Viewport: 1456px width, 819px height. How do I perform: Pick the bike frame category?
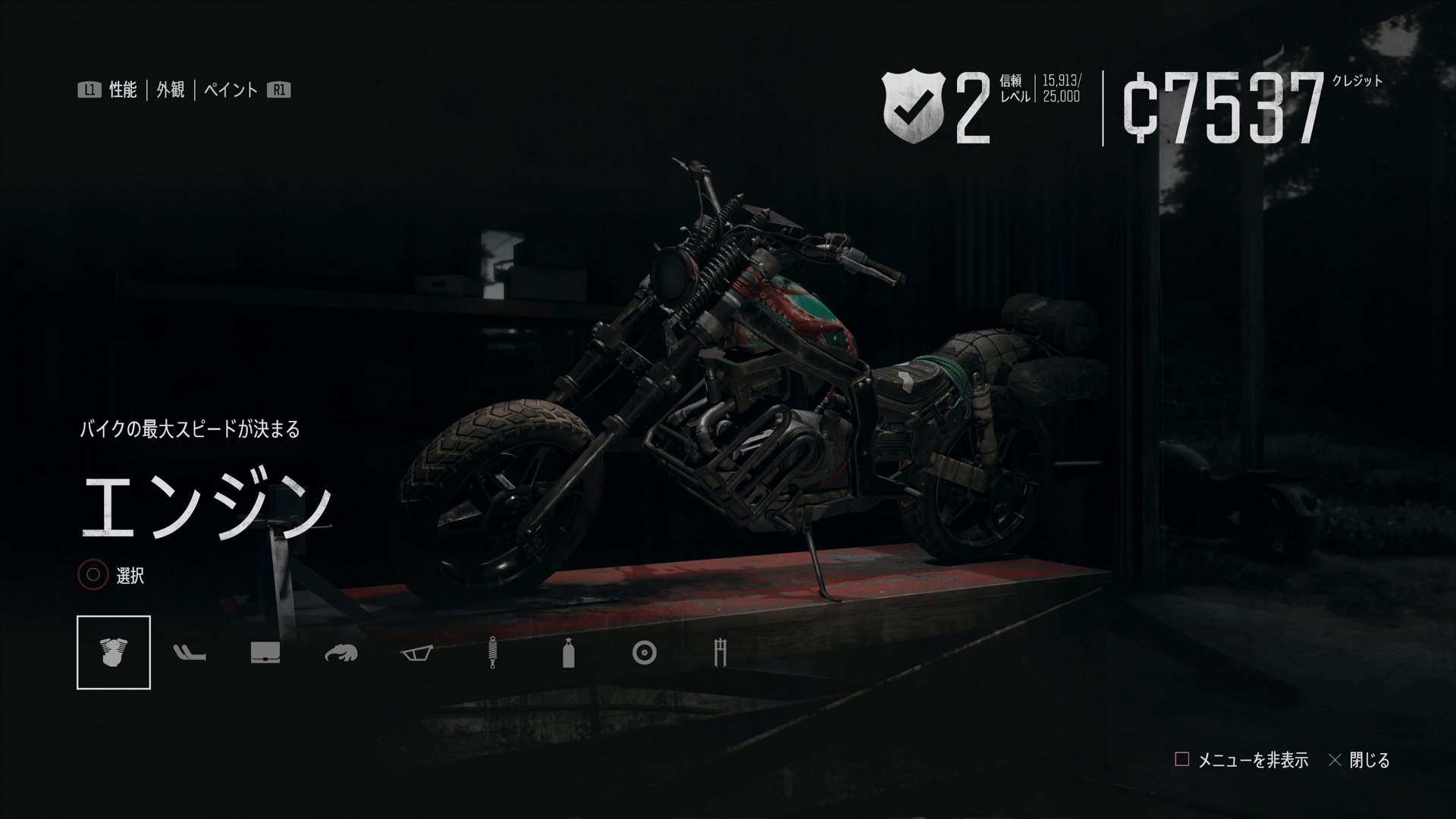[x=417, y=653]
